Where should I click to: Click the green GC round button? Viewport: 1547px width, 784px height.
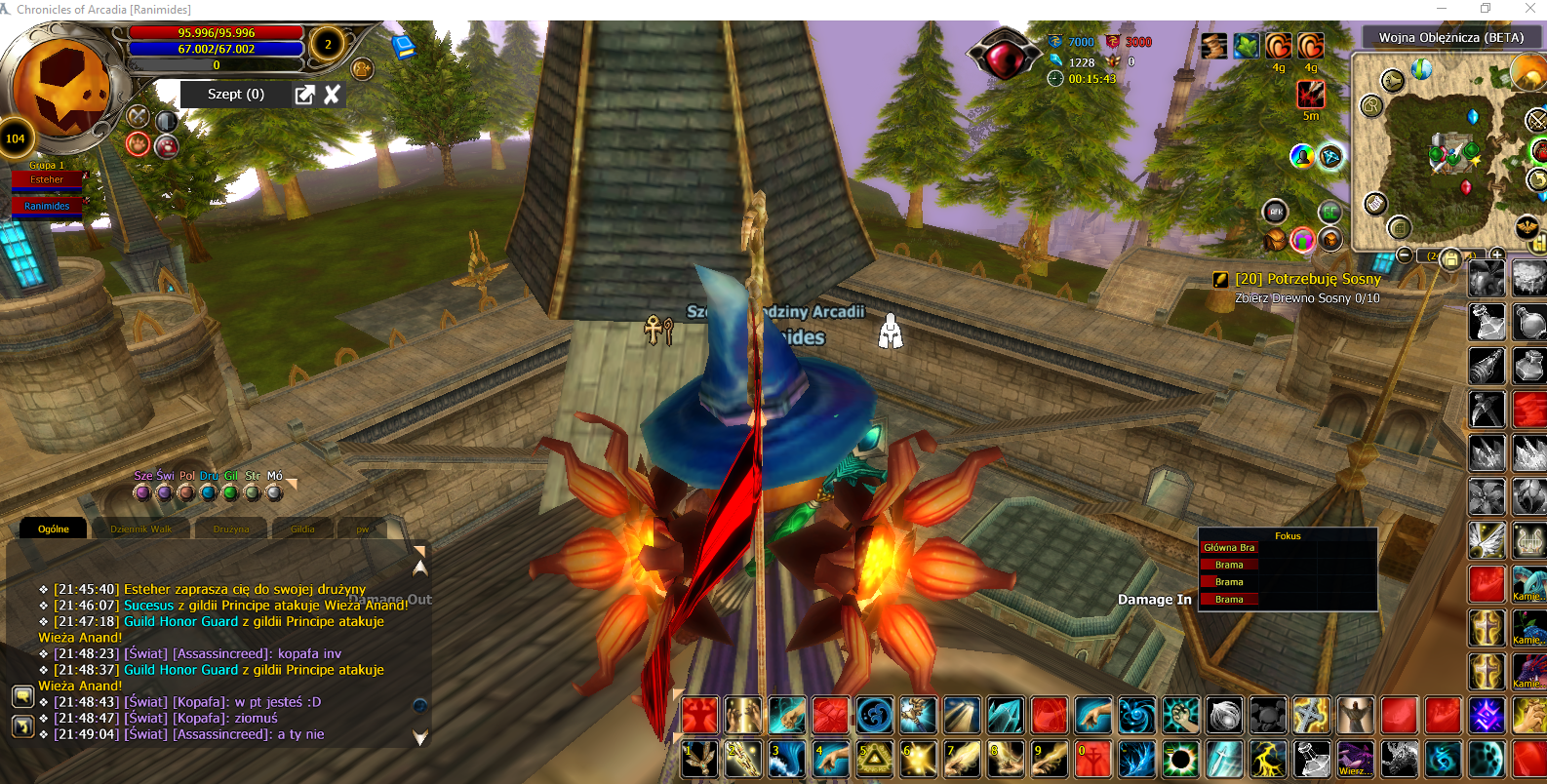coord(1329,212)
